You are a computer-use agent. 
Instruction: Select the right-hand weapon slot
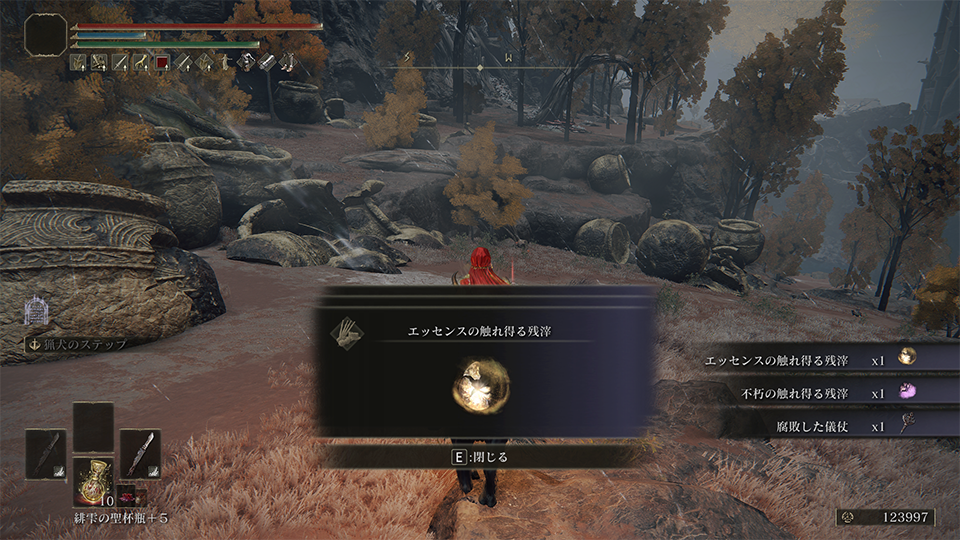point(140,453)
